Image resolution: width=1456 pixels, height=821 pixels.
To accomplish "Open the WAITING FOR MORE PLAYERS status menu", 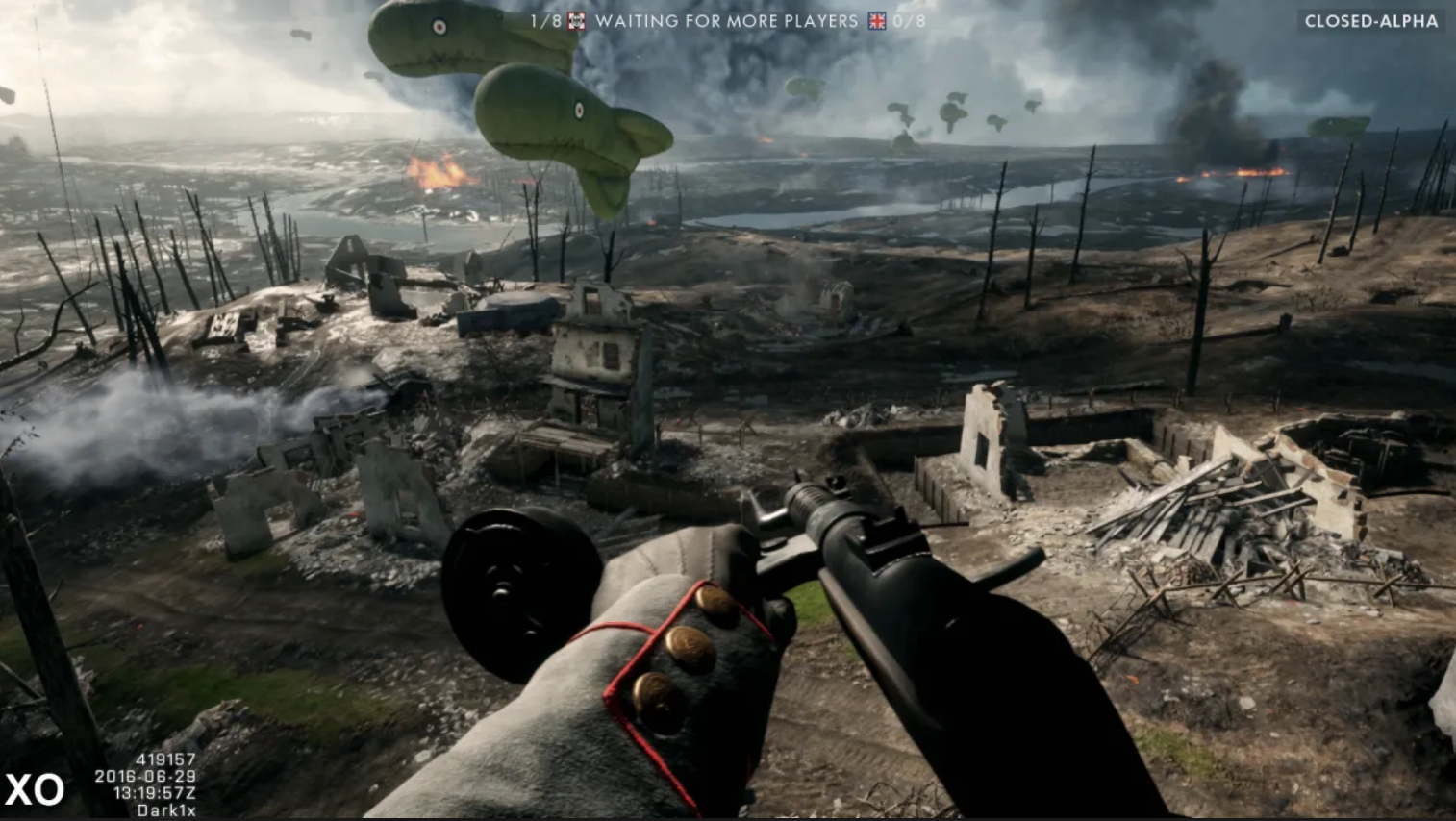I will point(726,21).
